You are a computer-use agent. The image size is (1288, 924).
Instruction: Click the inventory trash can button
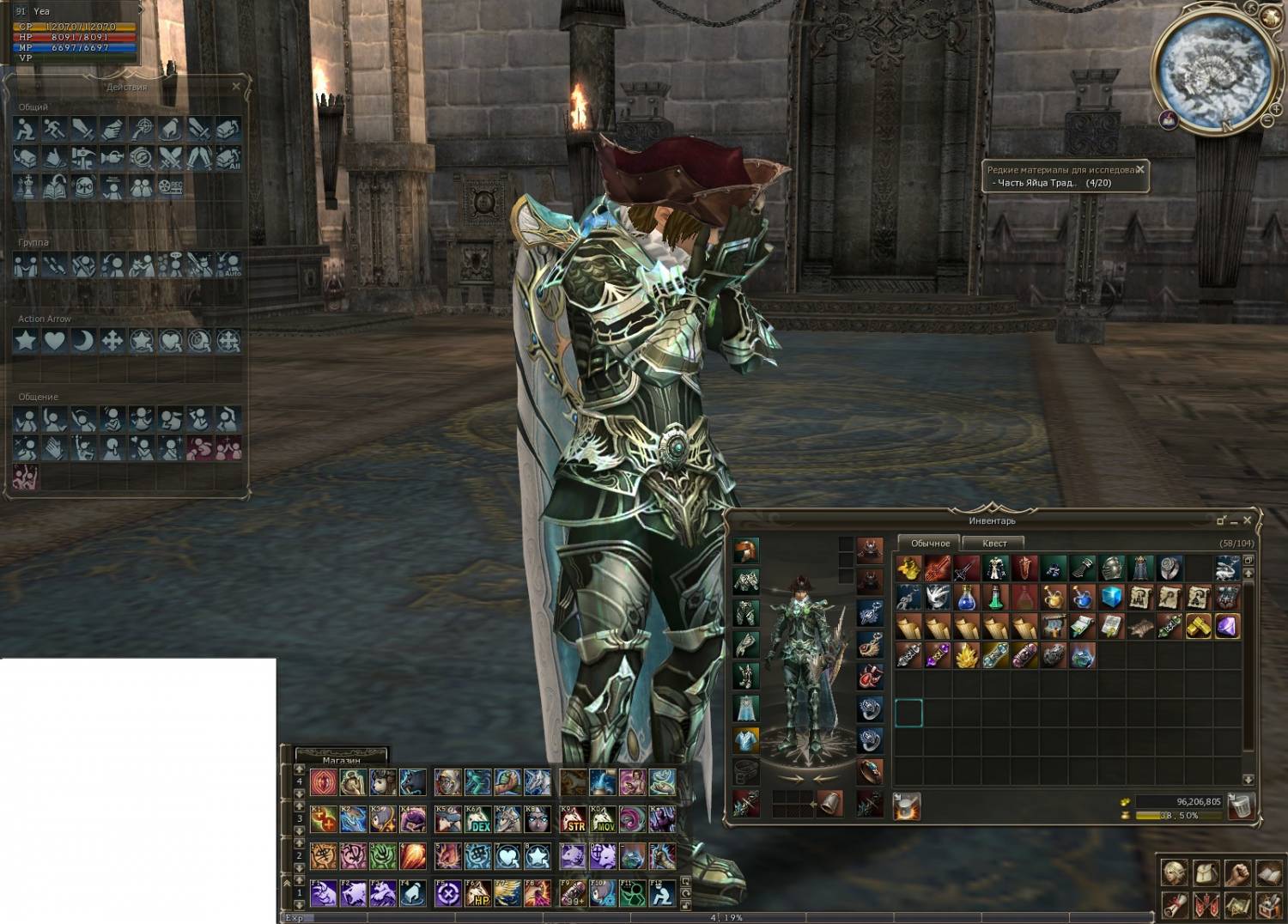pos(1241,805)
